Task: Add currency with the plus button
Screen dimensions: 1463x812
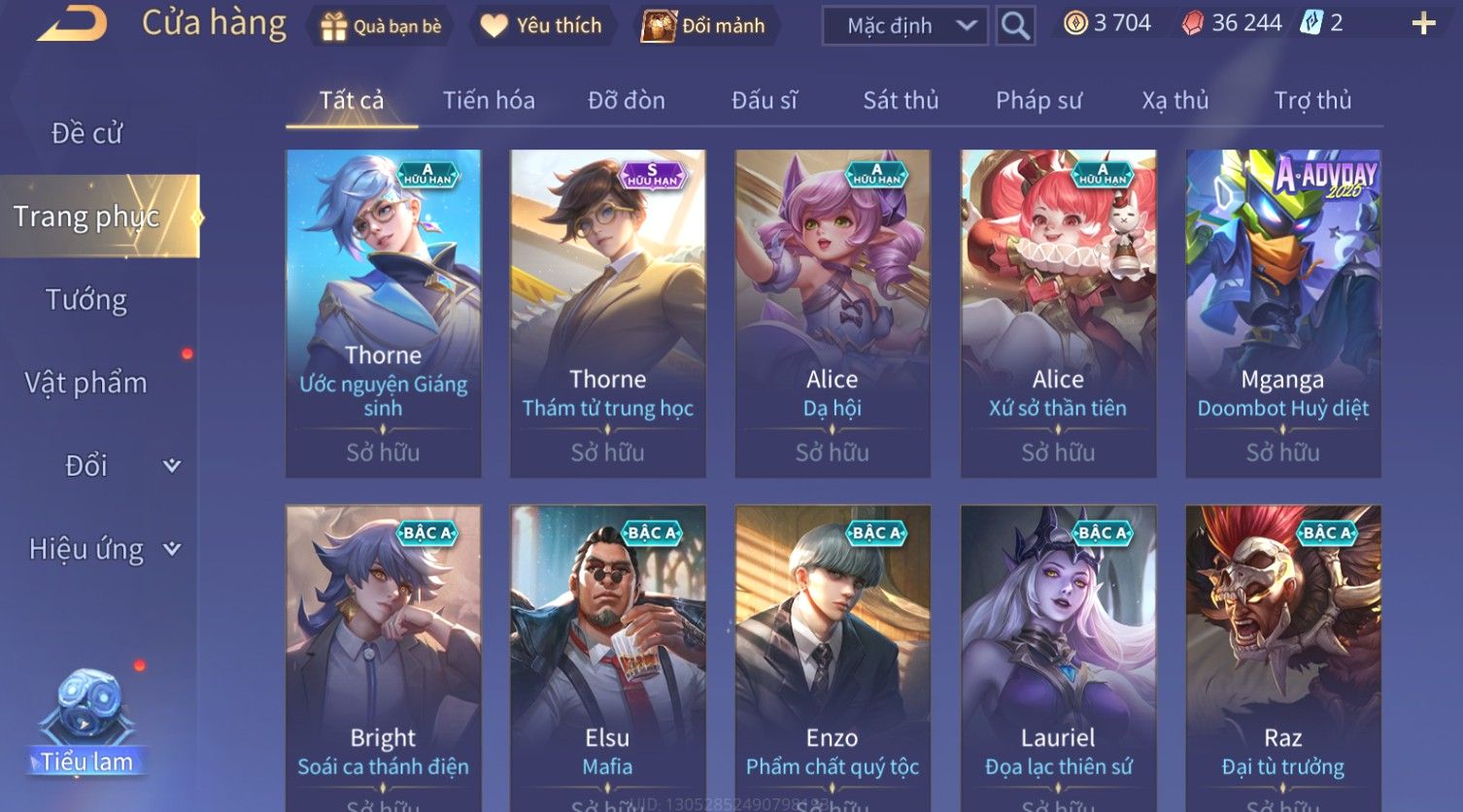Action: (x=1423, y=24)
